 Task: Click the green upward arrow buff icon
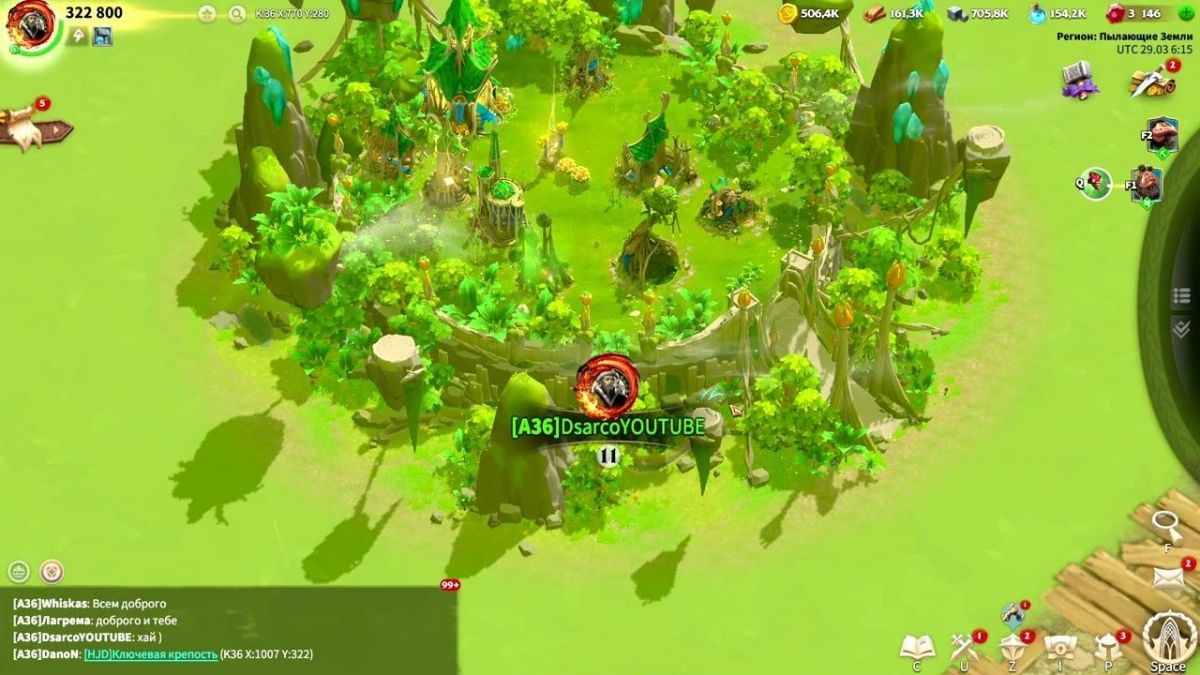tap(77, 37)
